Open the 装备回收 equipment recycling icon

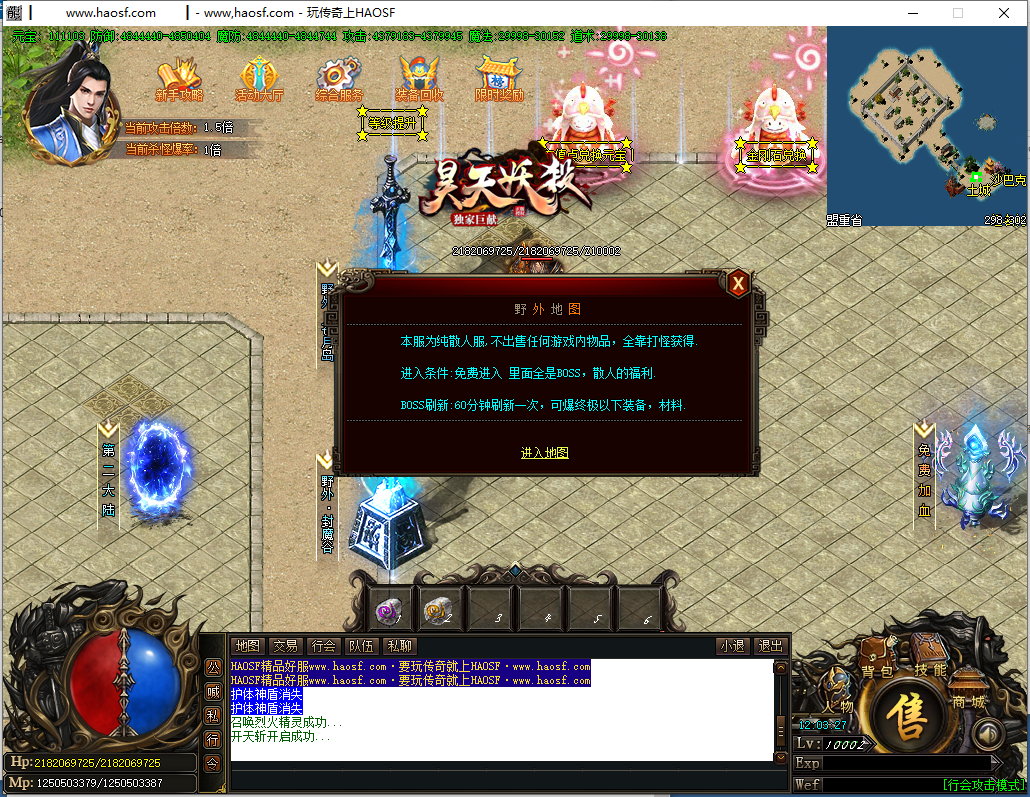(x=419, y=80)
